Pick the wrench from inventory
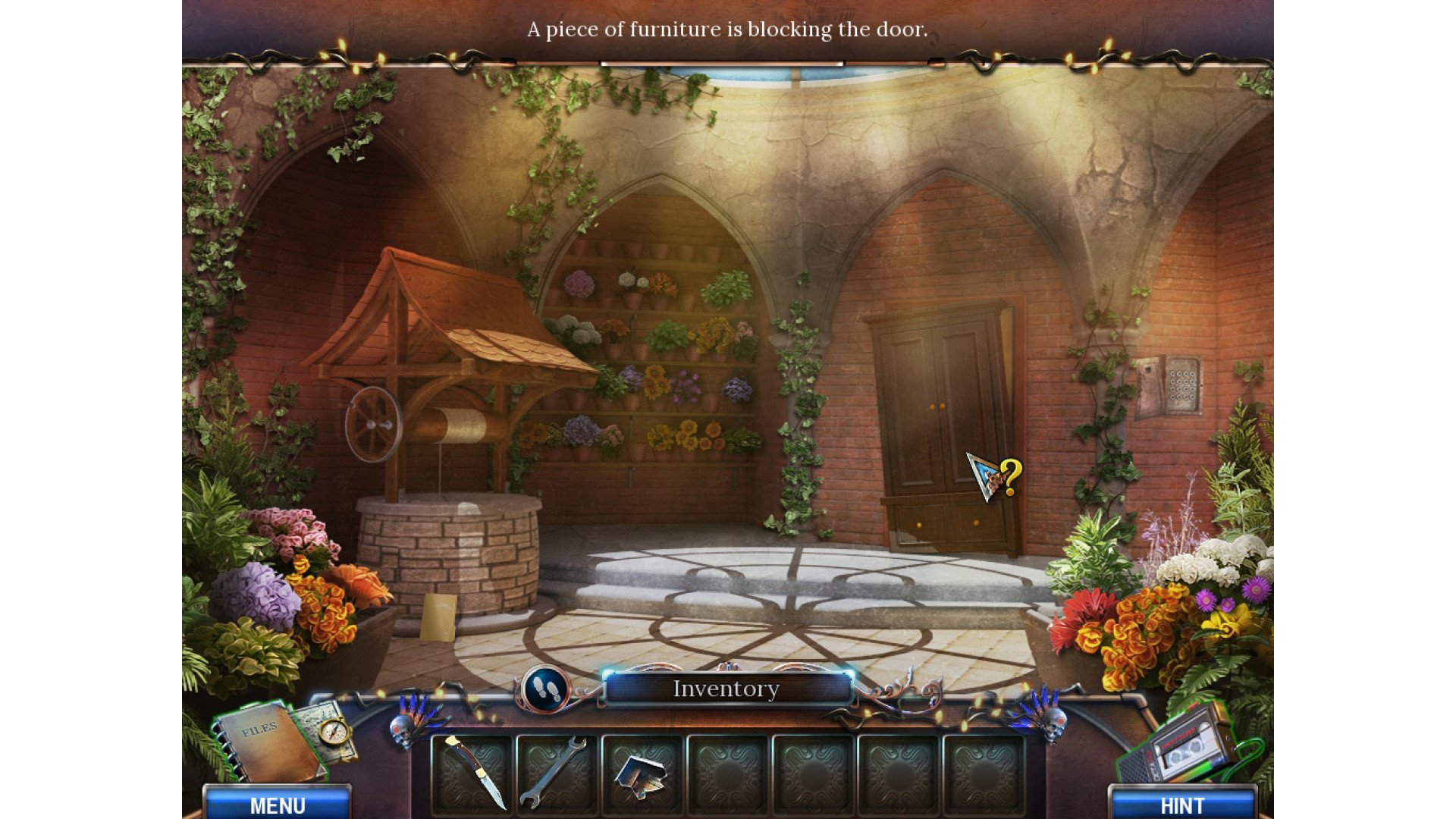The height and width of the screenshot is (819, 1456). (557, 772)
